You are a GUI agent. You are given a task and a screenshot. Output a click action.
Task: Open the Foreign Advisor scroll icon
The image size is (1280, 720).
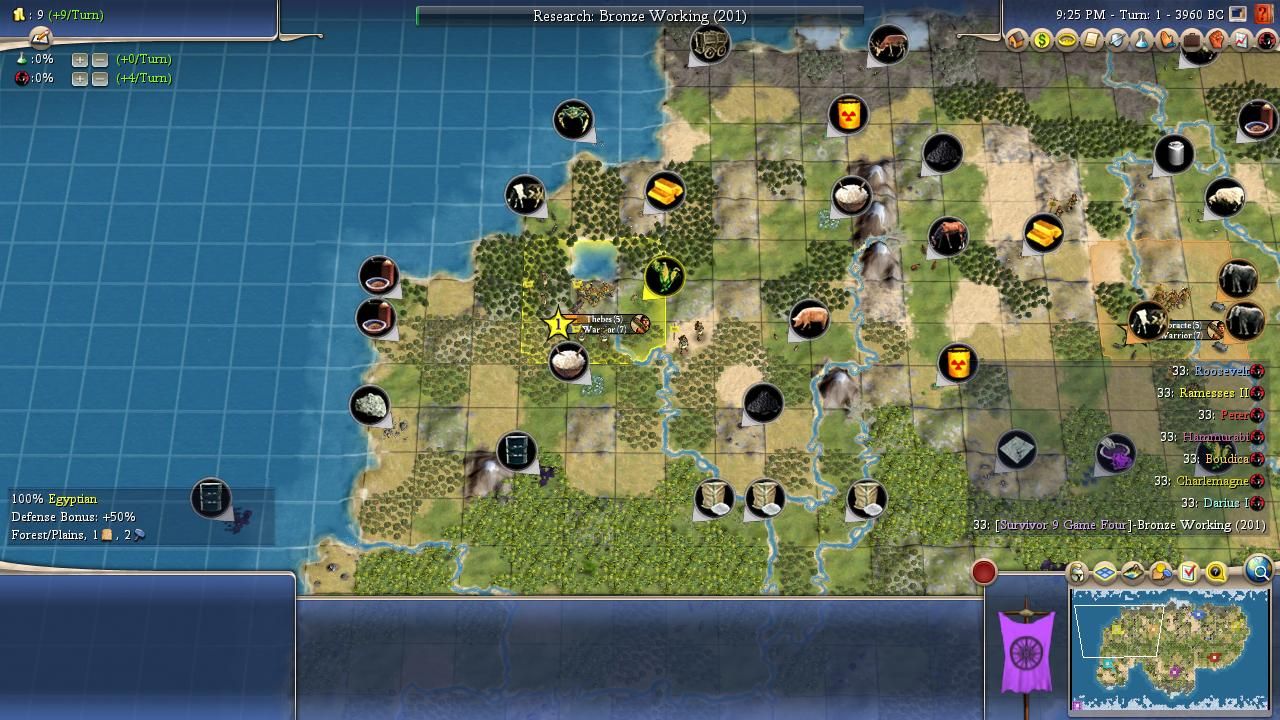pos(1092,41)
